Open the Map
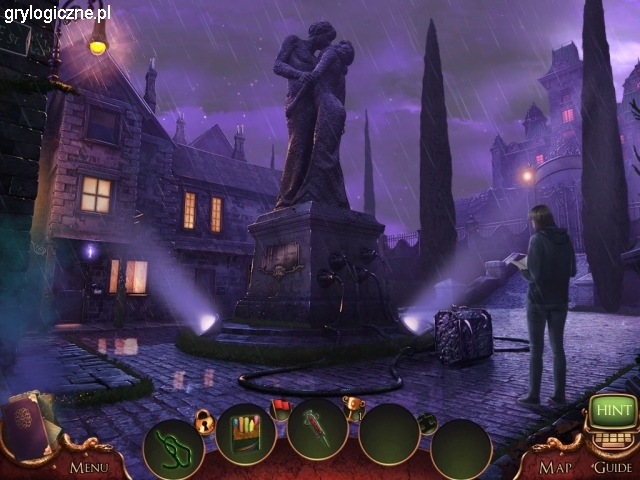 pos(555,466)
